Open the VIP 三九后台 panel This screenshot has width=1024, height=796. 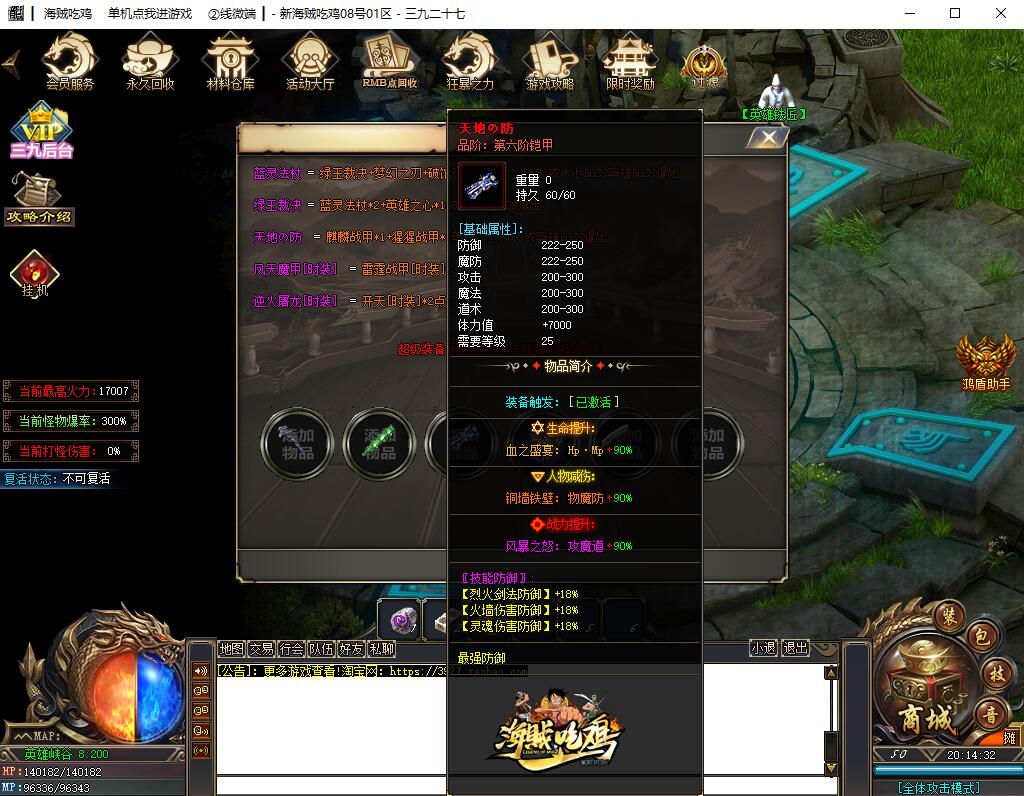(42, 131)
